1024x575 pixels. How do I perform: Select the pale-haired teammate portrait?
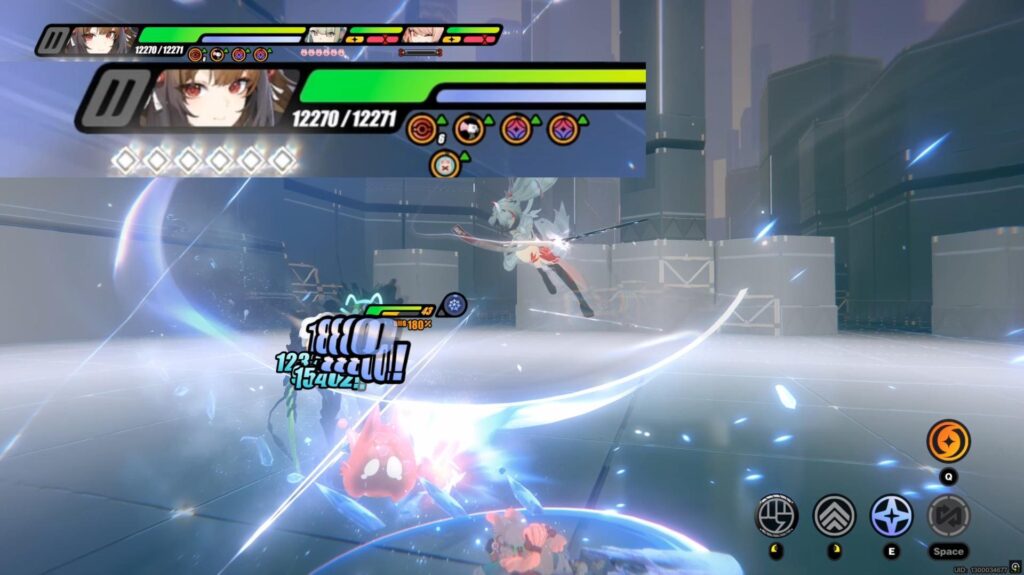tap(325, 37)
